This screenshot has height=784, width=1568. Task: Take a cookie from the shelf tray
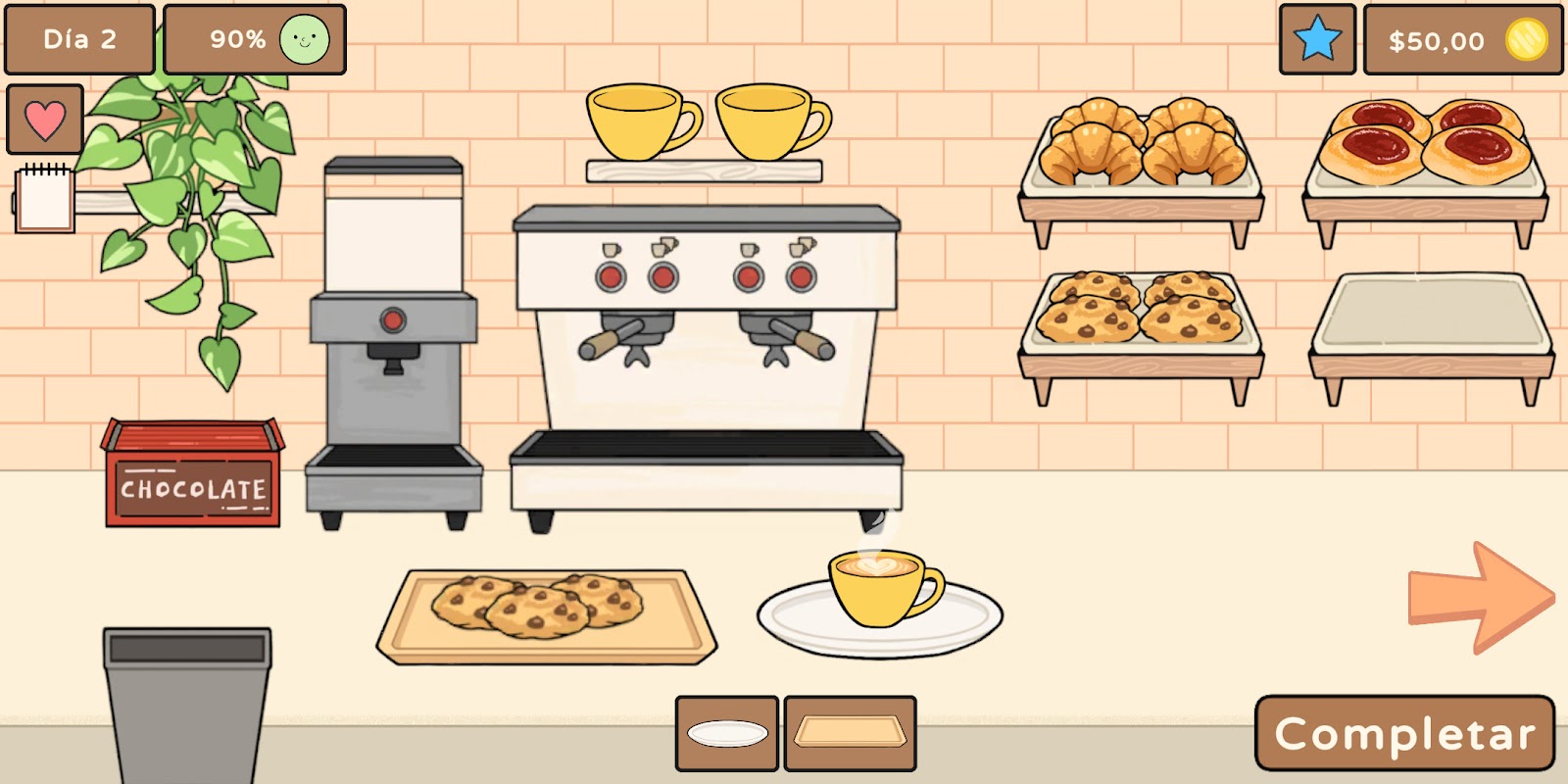tap(1139, 309)
